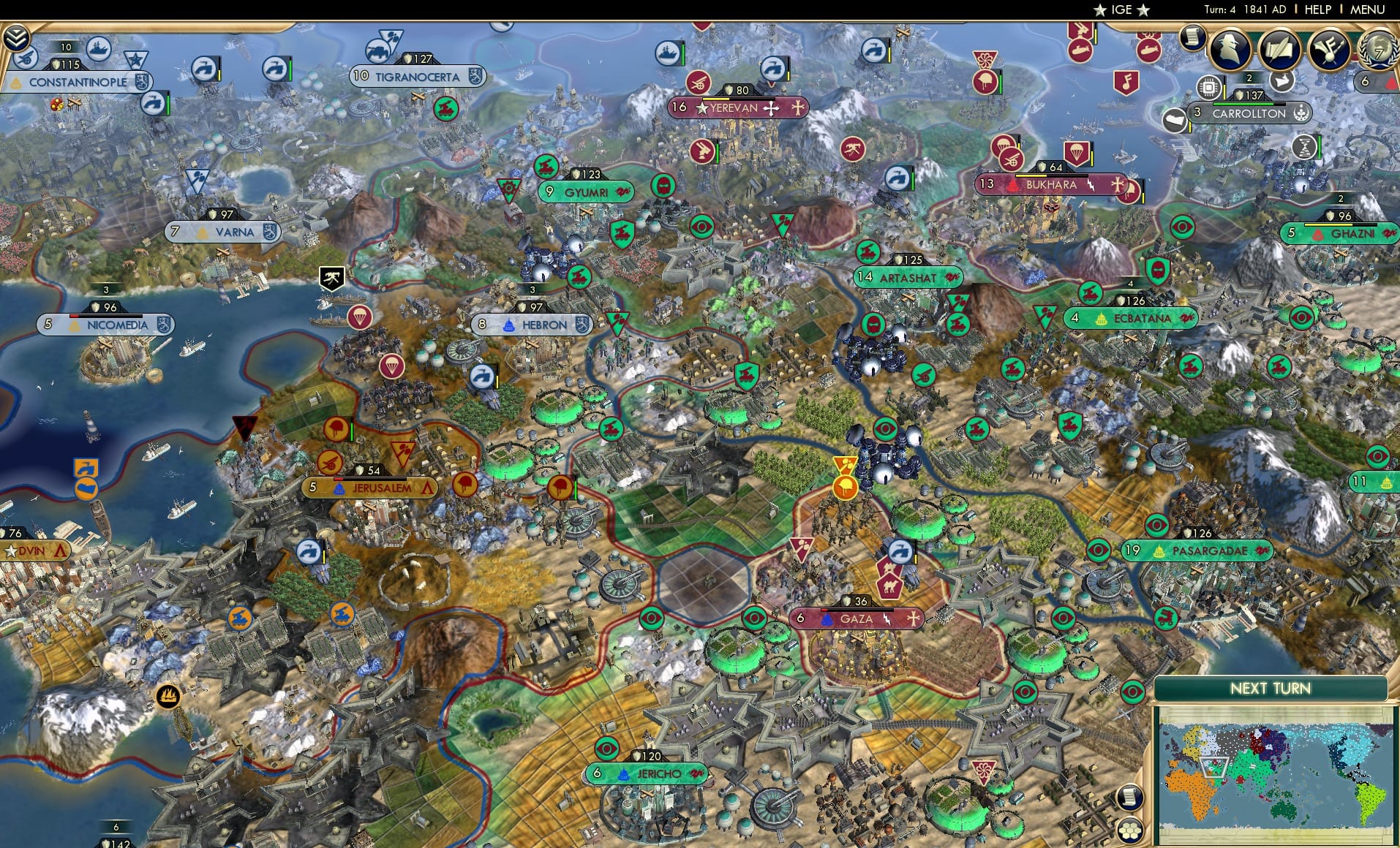
Task: Open the Social Policies scroll-and-quill icon
Action: point(1282,49)
